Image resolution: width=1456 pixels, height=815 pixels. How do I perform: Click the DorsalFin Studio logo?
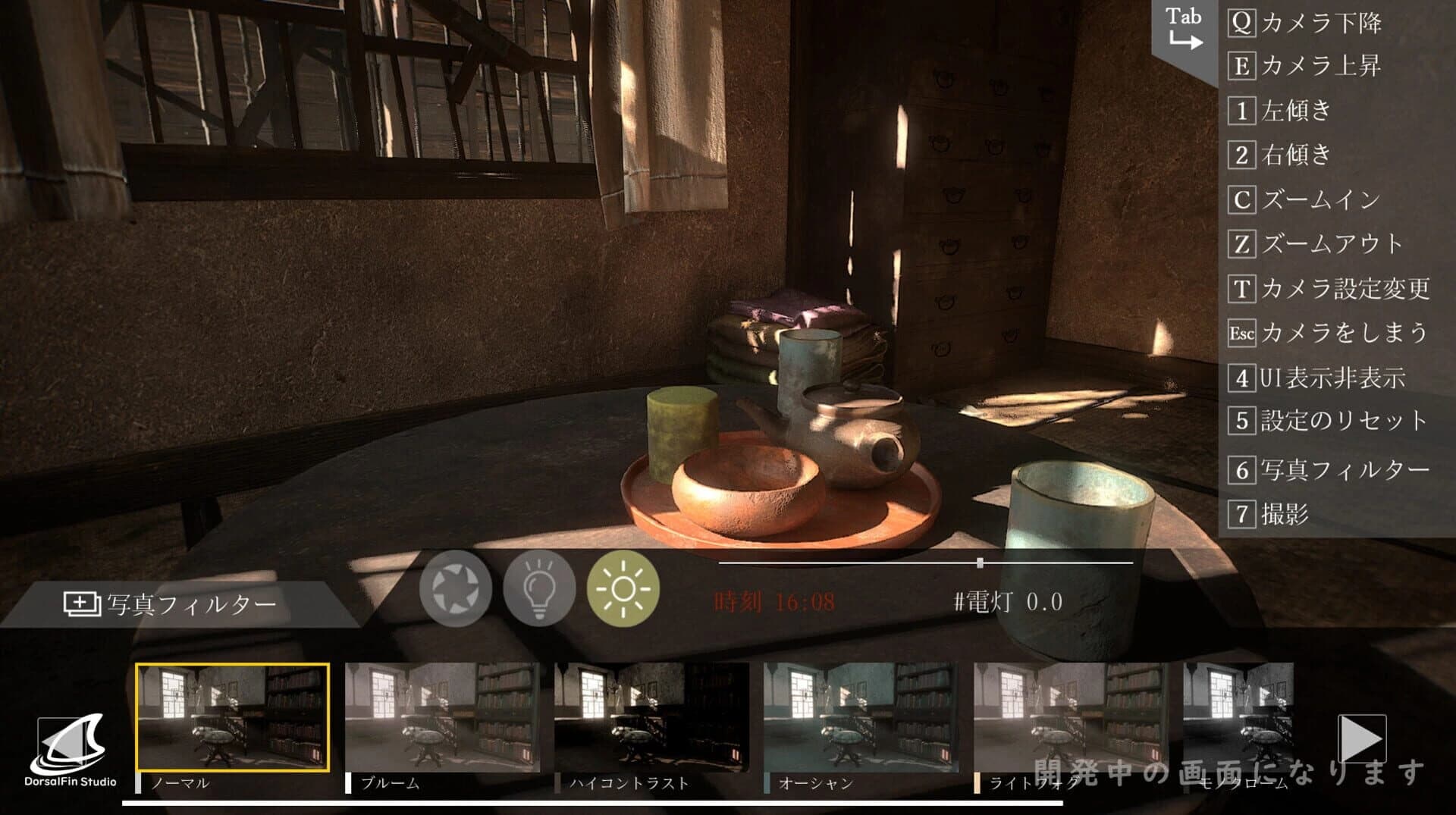(x=71, y=747)
